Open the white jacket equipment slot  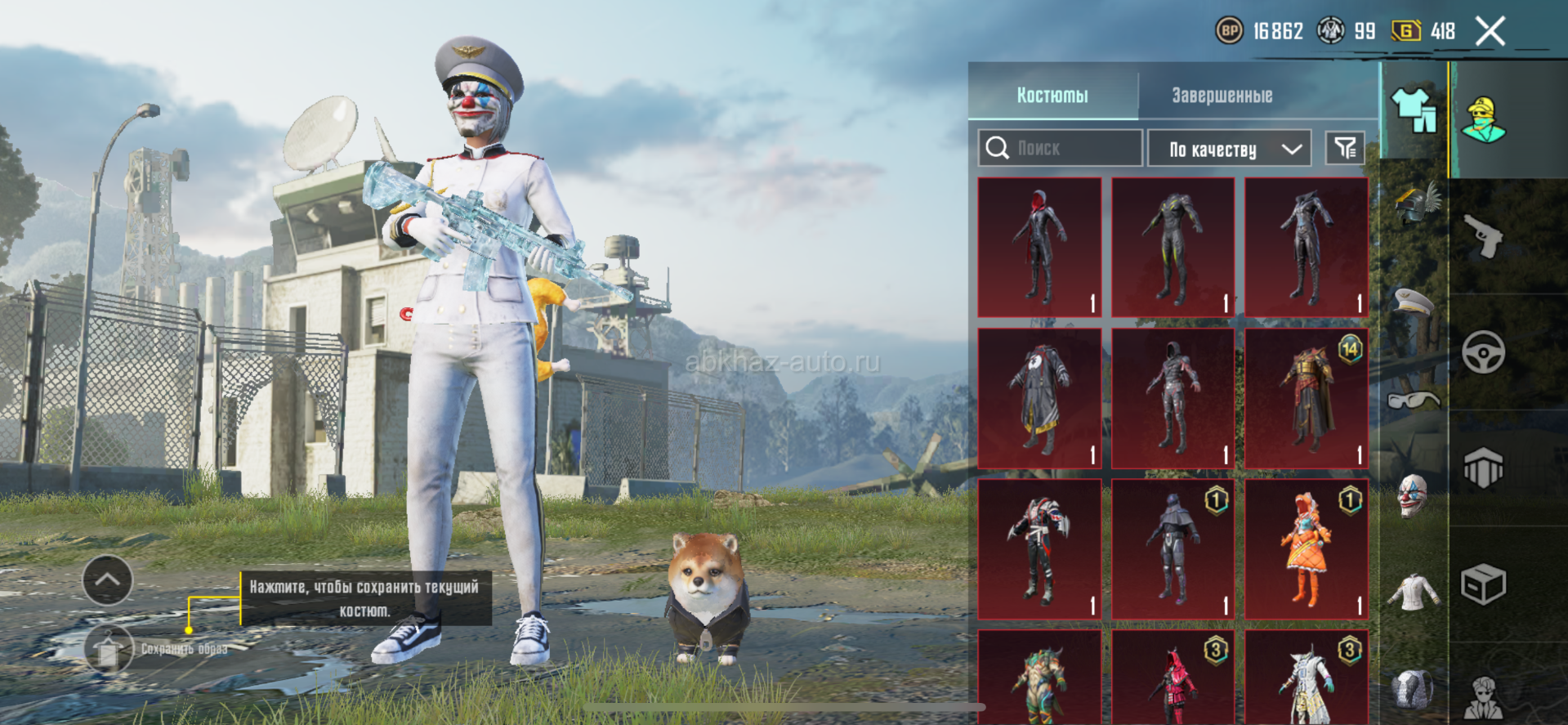(1414, 592)
